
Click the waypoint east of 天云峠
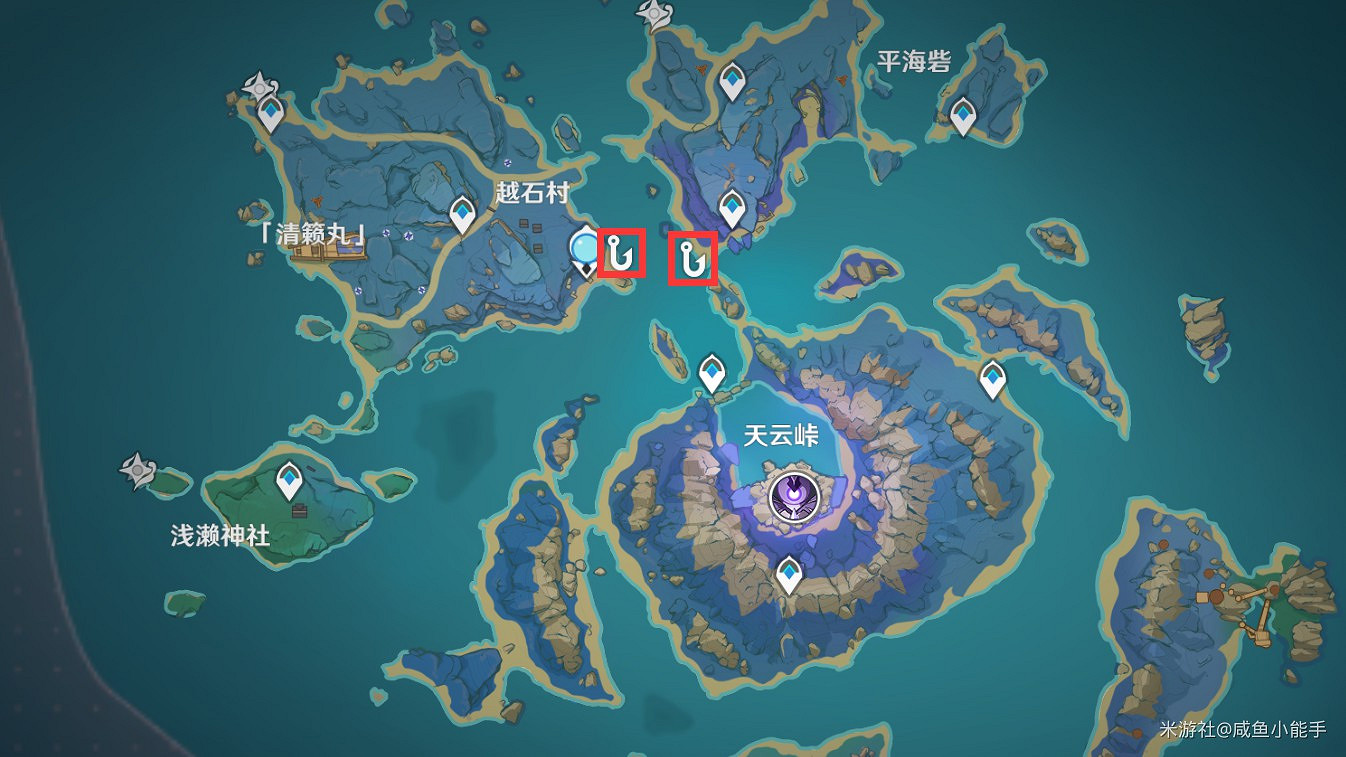pos(992,377)
